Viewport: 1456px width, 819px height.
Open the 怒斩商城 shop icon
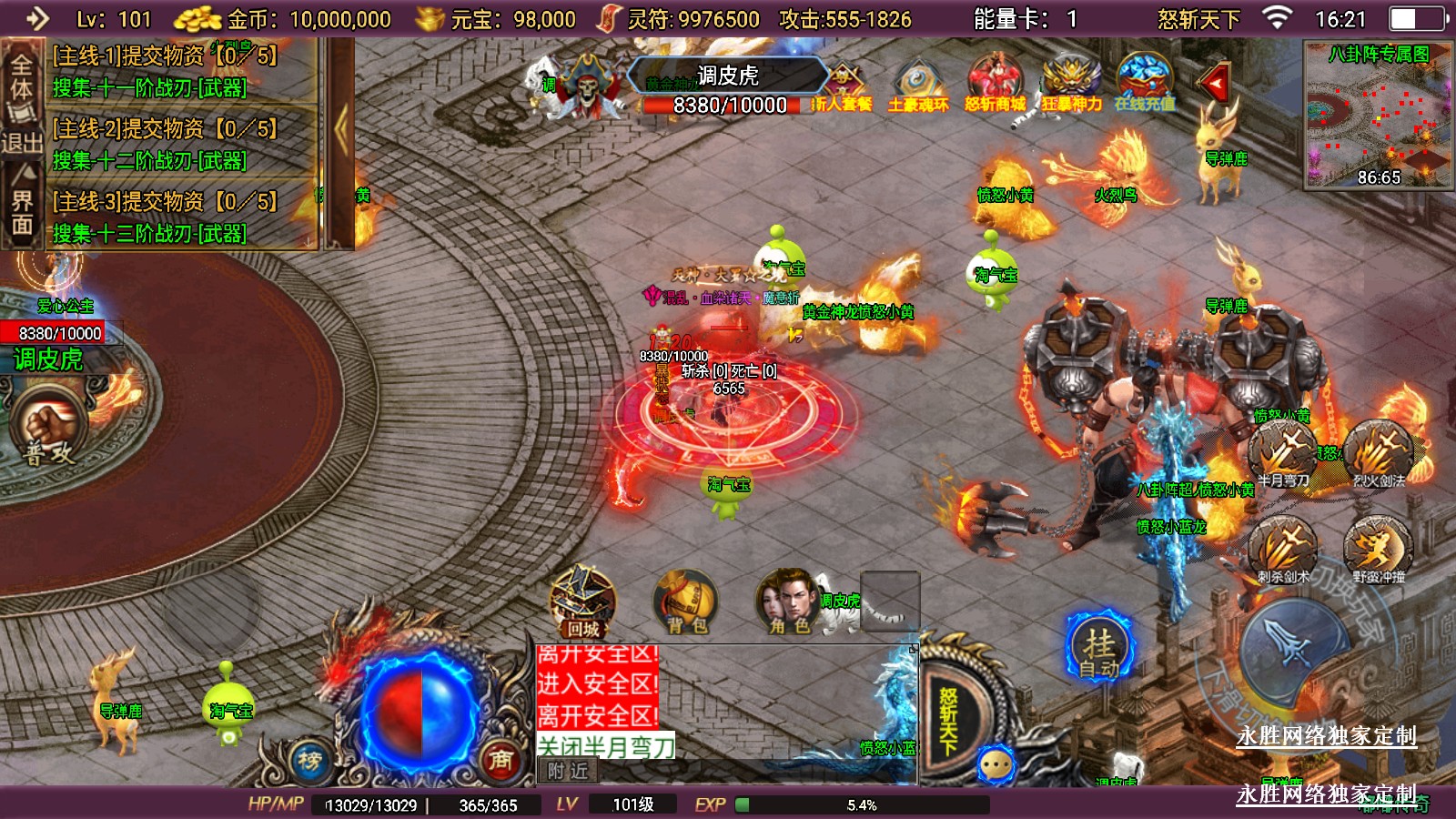995,84
